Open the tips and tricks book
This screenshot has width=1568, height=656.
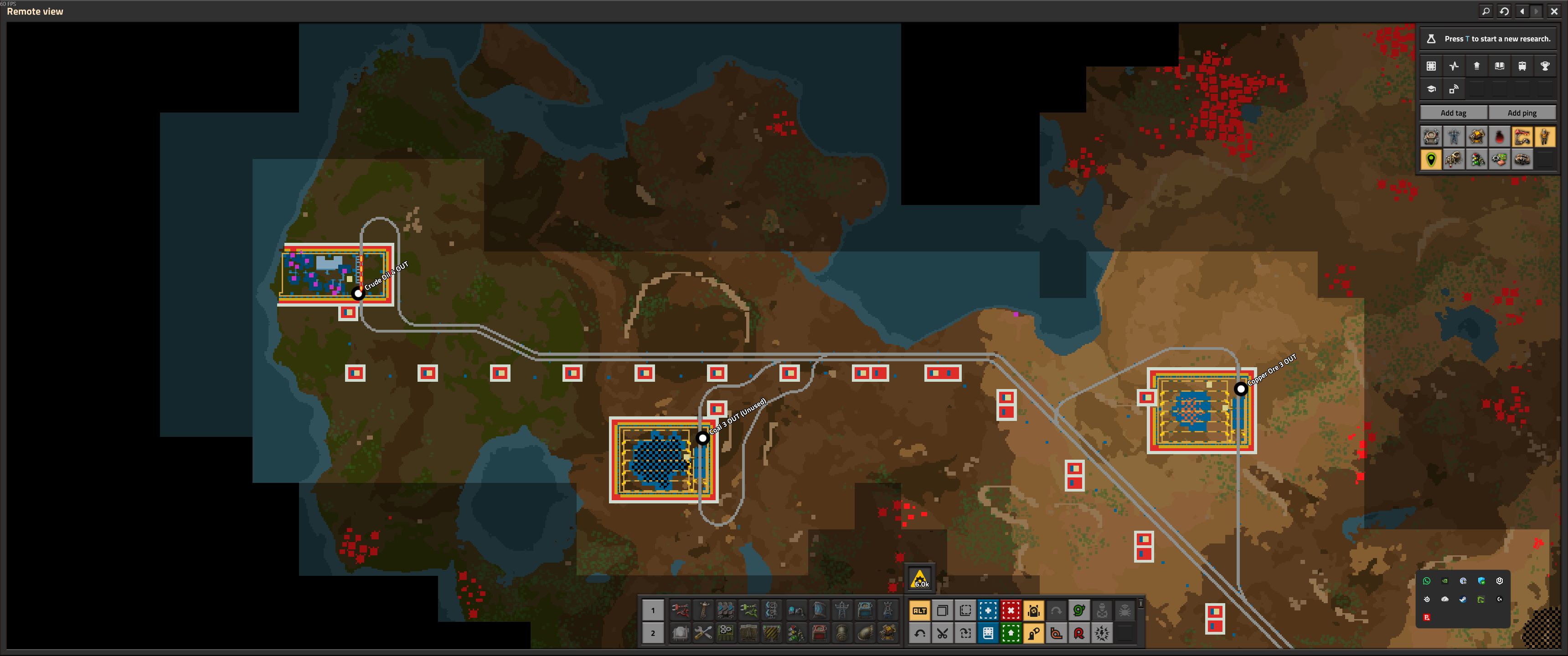tap(1500, 66)
